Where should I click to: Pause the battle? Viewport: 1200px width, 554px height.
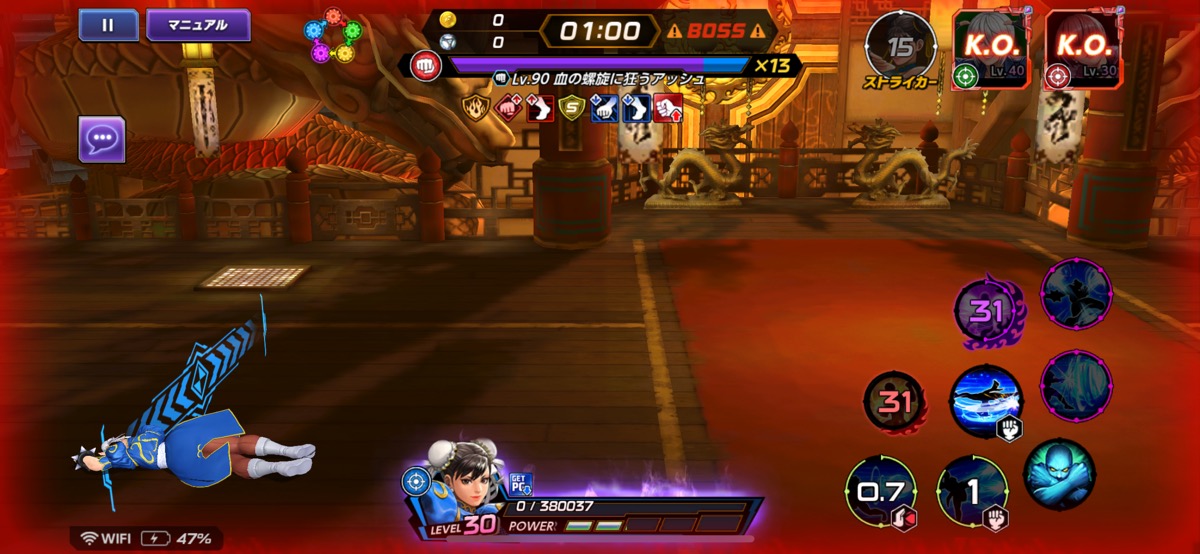[108, 25]
